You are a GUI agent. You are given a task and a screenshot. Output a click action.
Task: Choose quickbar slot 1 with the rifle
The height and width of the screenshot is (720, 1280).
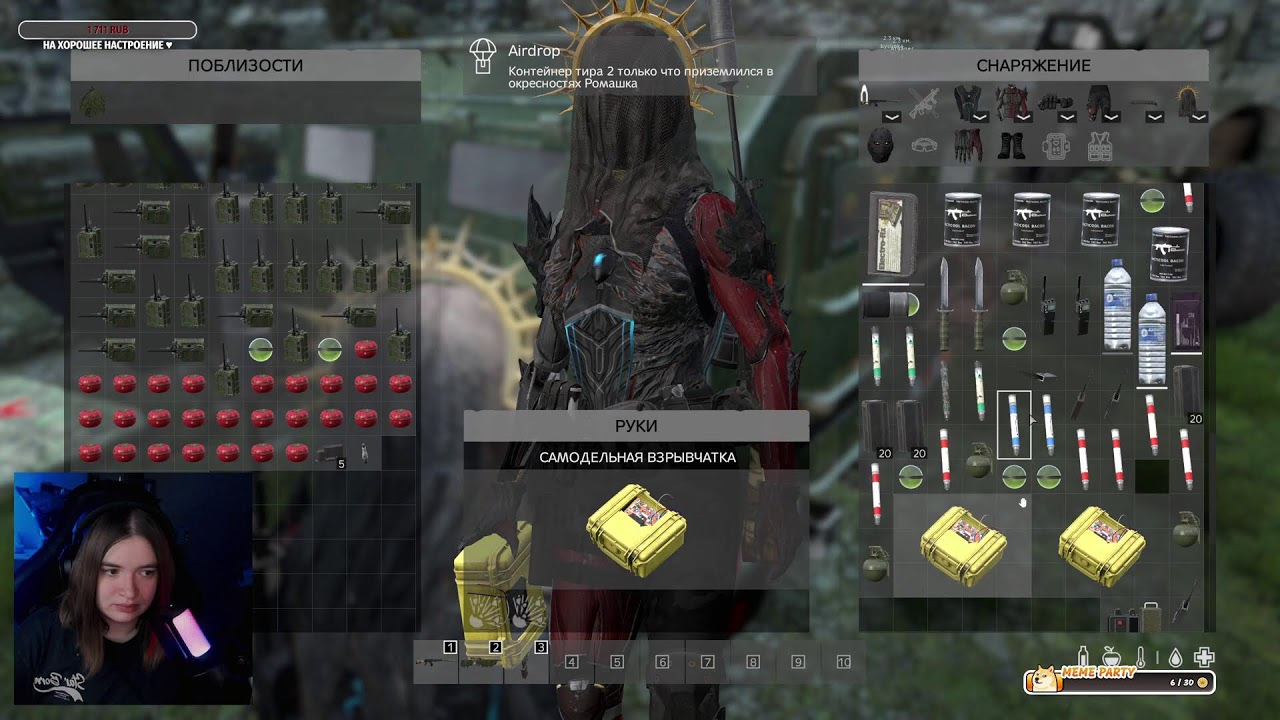(x=436, y=662)
